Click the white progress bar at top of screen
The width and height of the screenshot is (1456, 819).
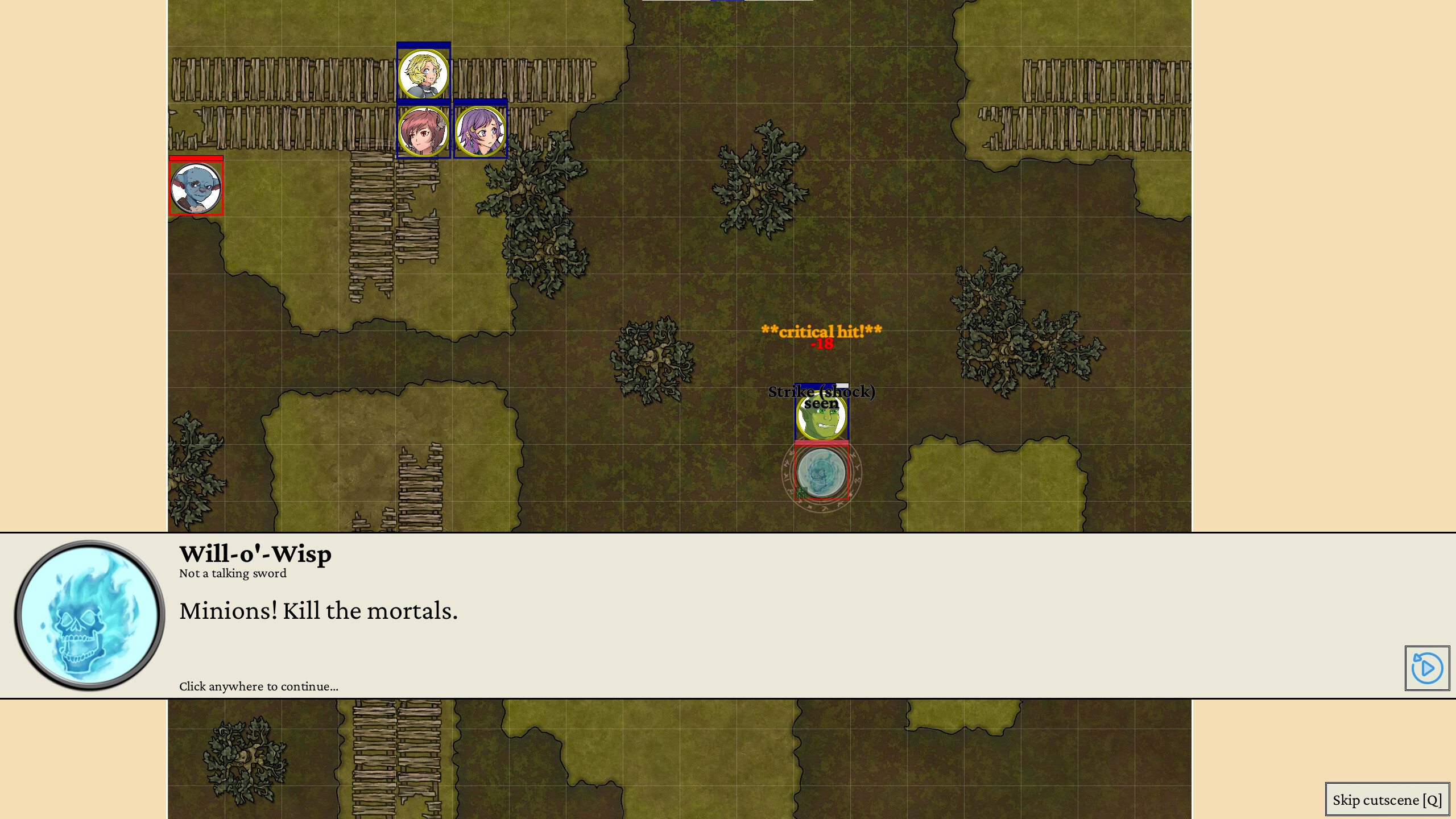[728, 2]
